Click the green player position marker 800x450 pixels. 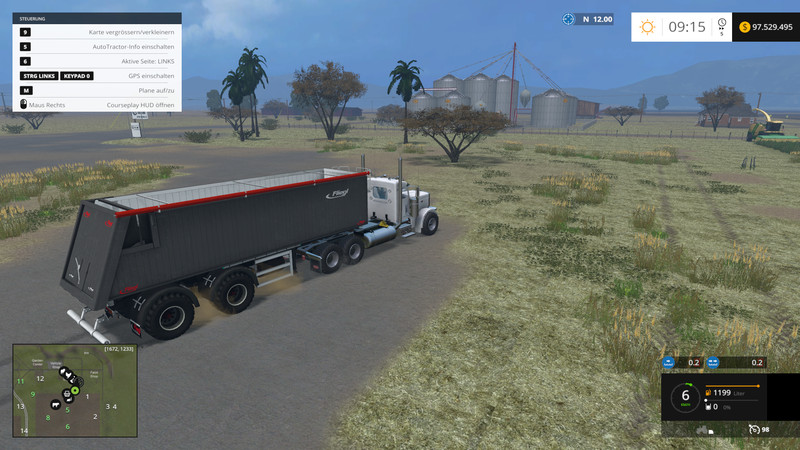[74, 390]
